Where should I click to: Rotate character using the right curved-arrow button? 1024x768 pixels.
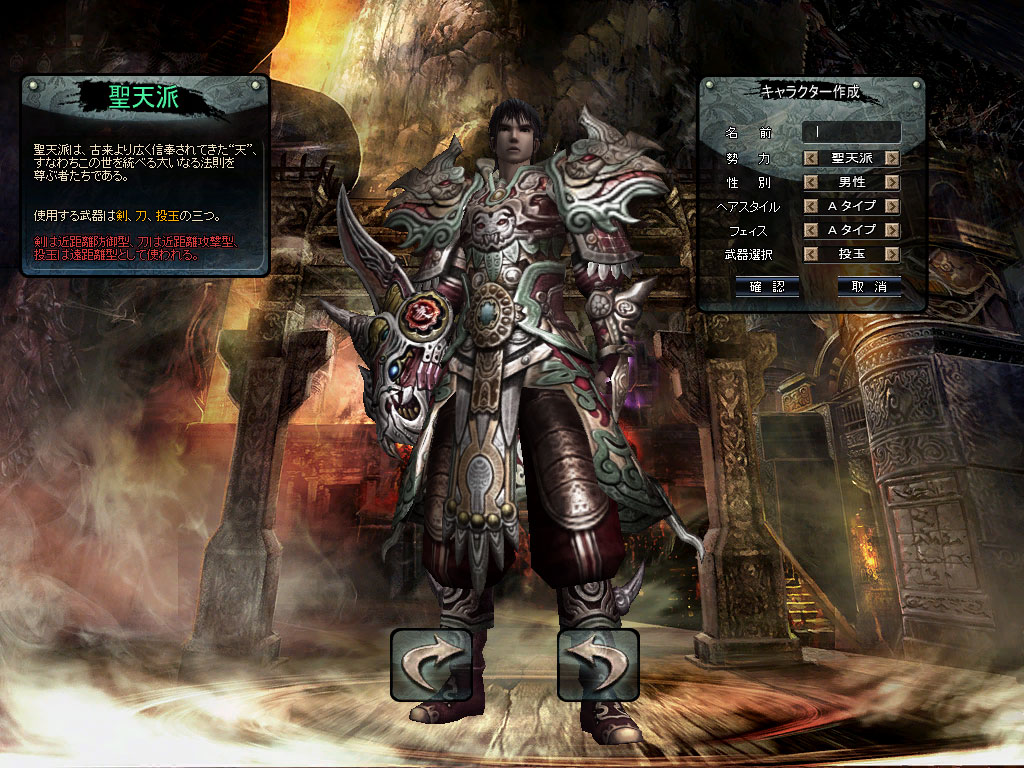[x=597, y=664]
